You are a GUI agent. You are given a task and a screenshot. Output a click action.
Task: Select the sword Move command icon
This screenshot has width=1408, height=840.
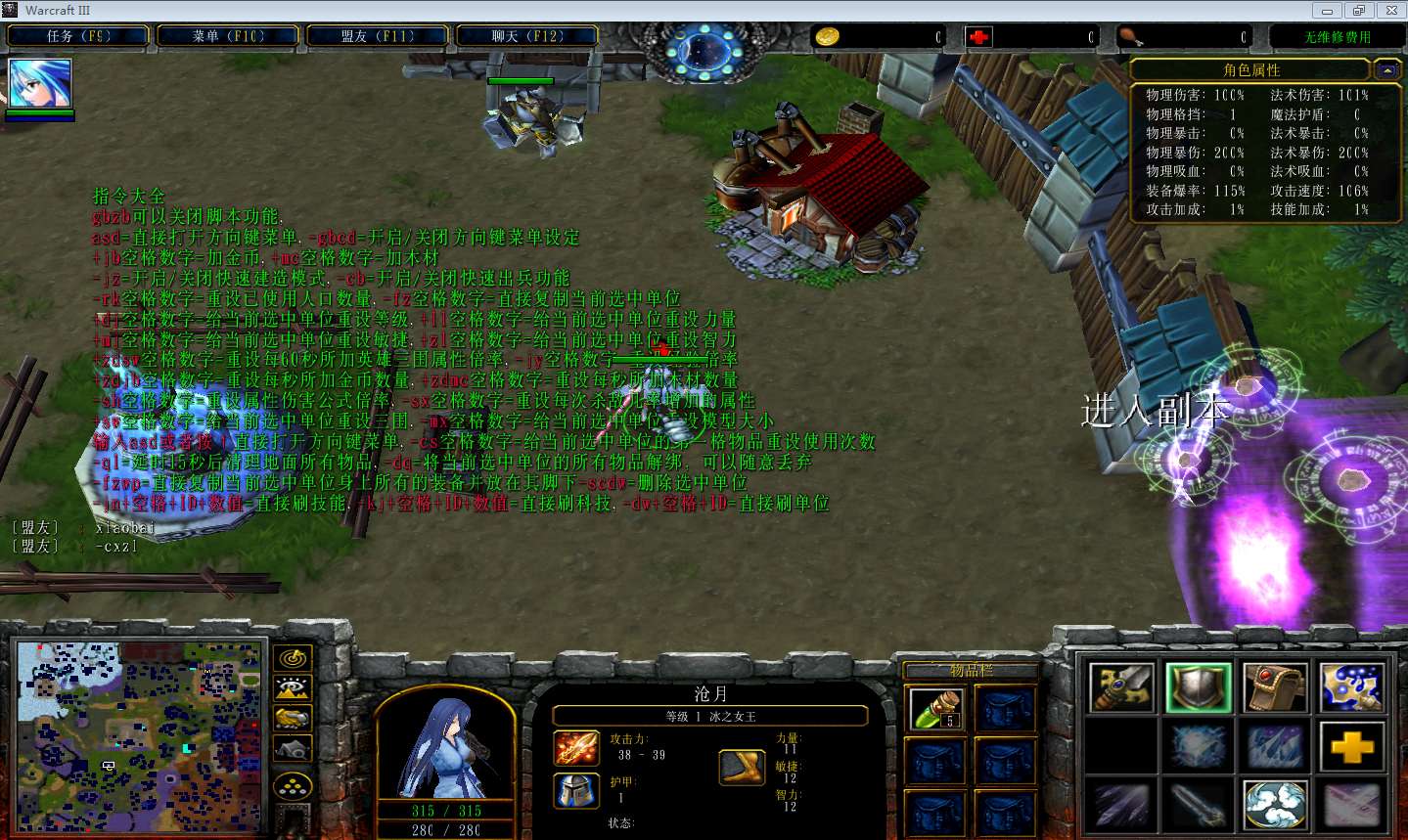pos(1121,687)
